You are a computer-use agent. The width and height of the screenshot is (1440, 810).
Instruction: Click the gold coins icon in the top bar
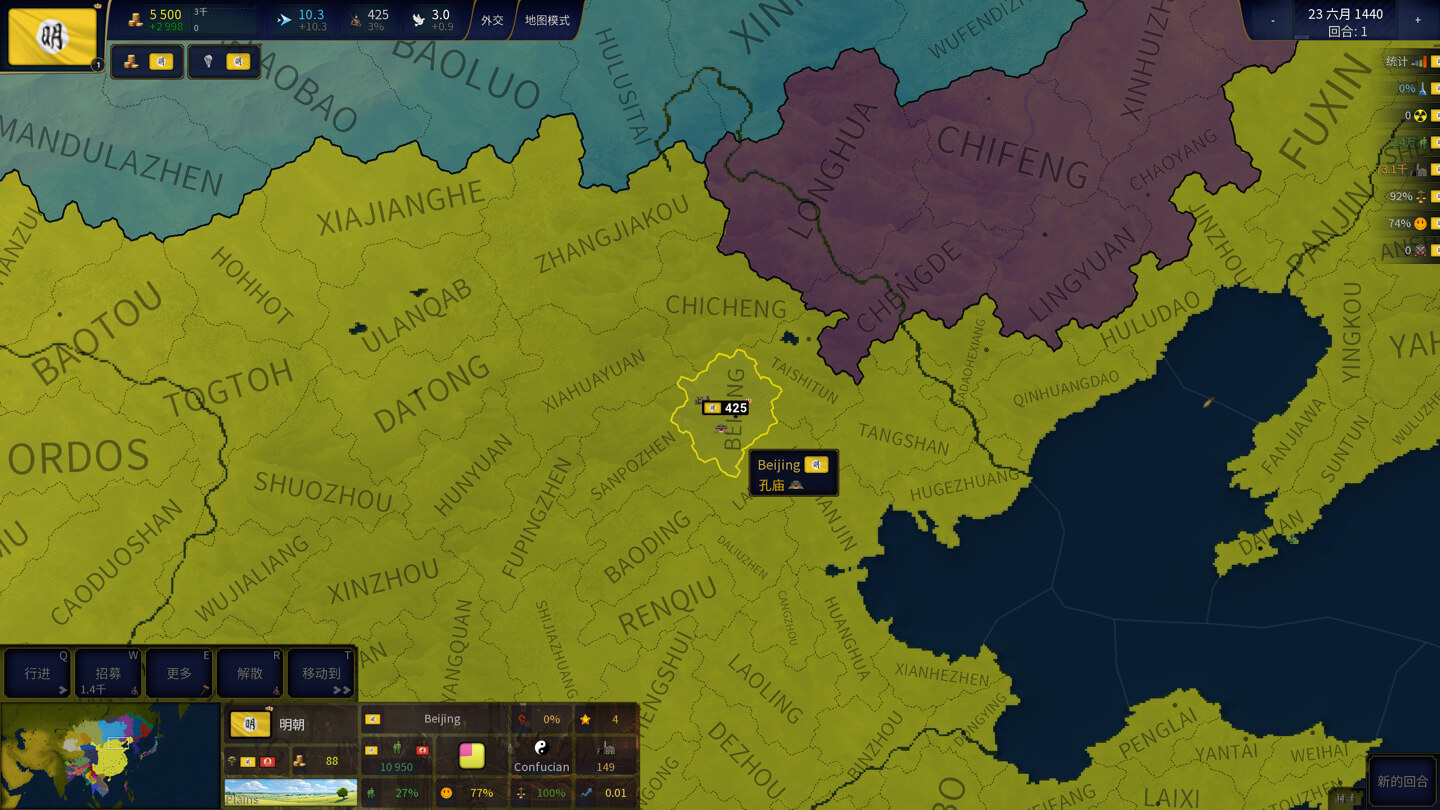click(134, 18)
